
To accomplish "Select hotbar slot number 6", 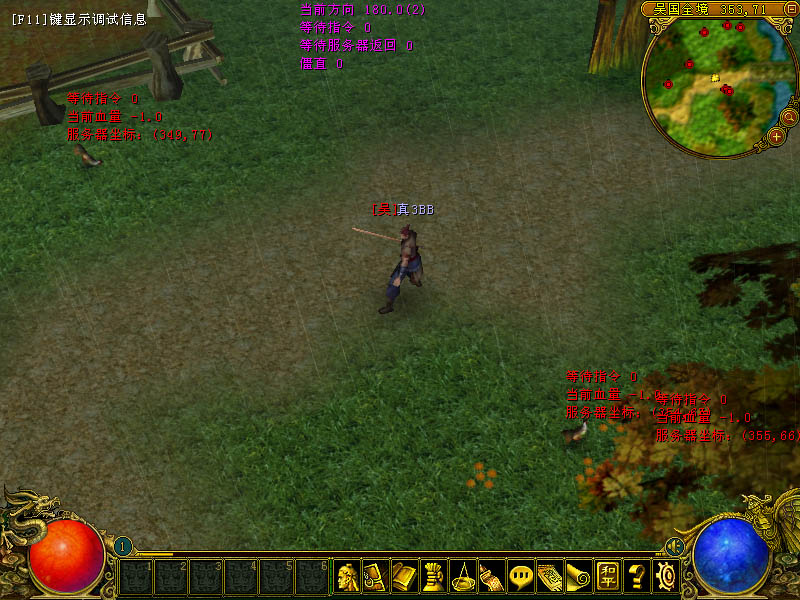I will 312,577.
